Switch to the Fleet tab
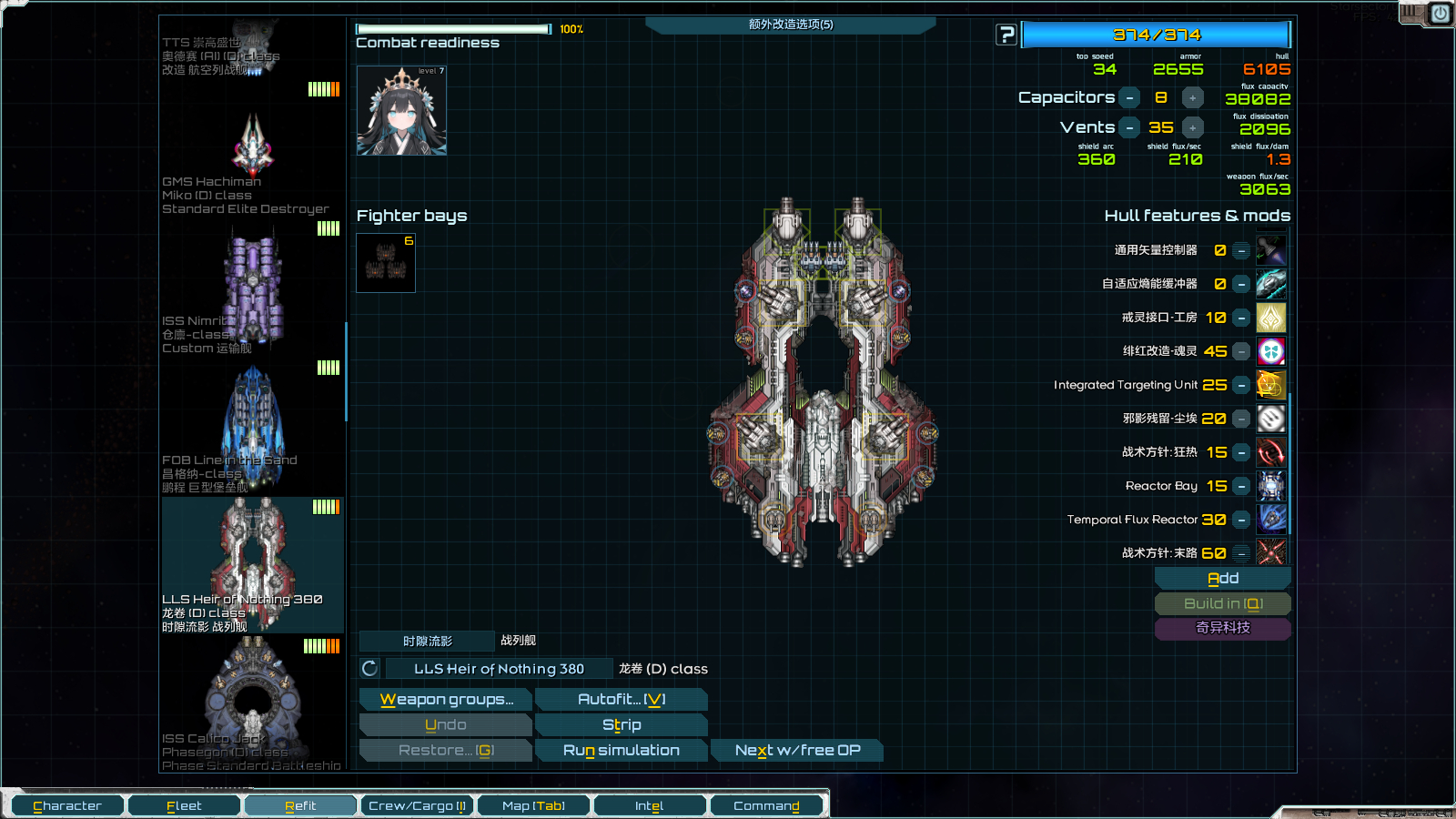The width and height of the screenshot is (1456, 819). click(x=184, y=805)
